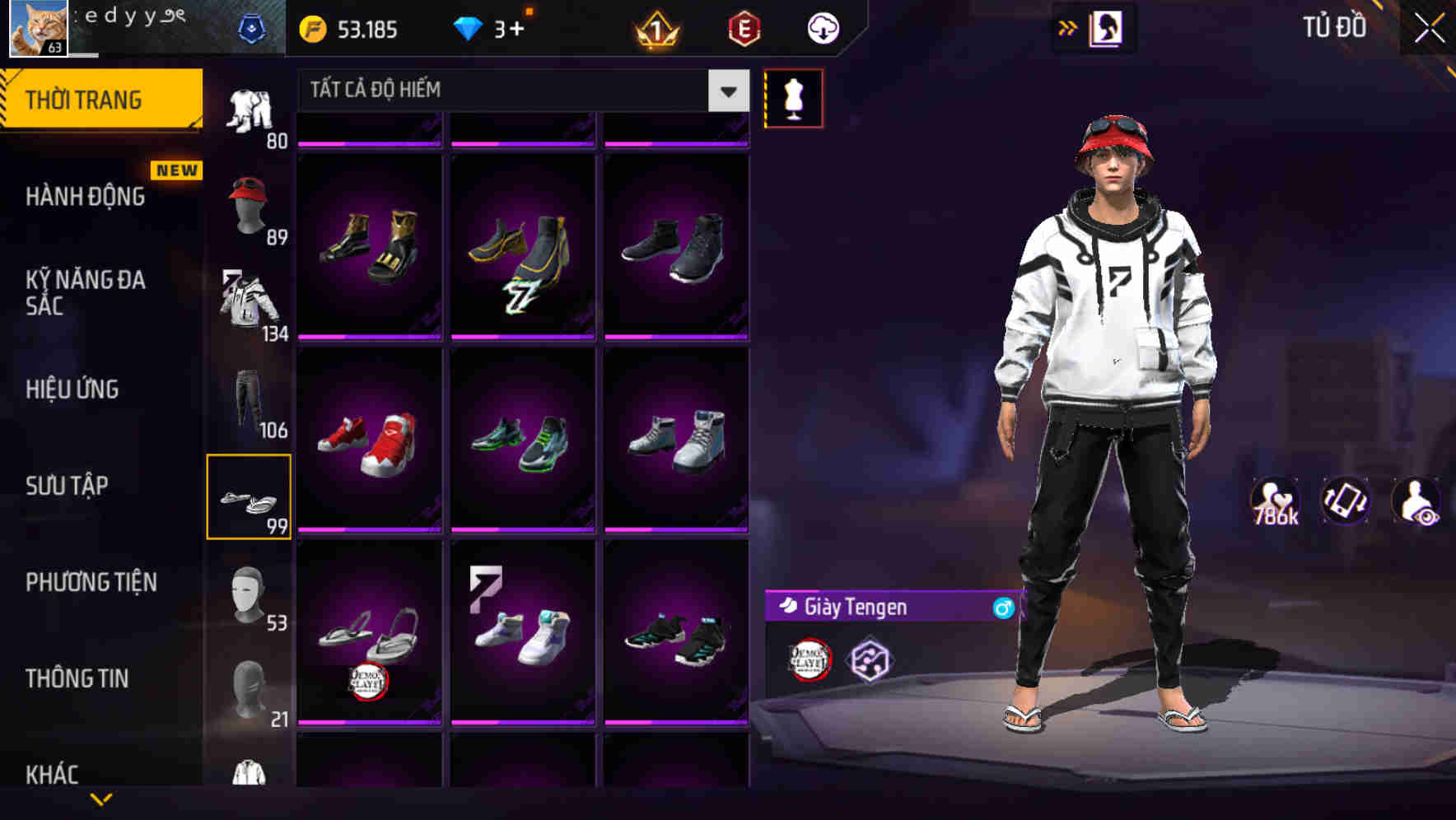Select the red sneakers thumbnail in the grid
The width and height of the screenshot is (1456, 820).
370,439
